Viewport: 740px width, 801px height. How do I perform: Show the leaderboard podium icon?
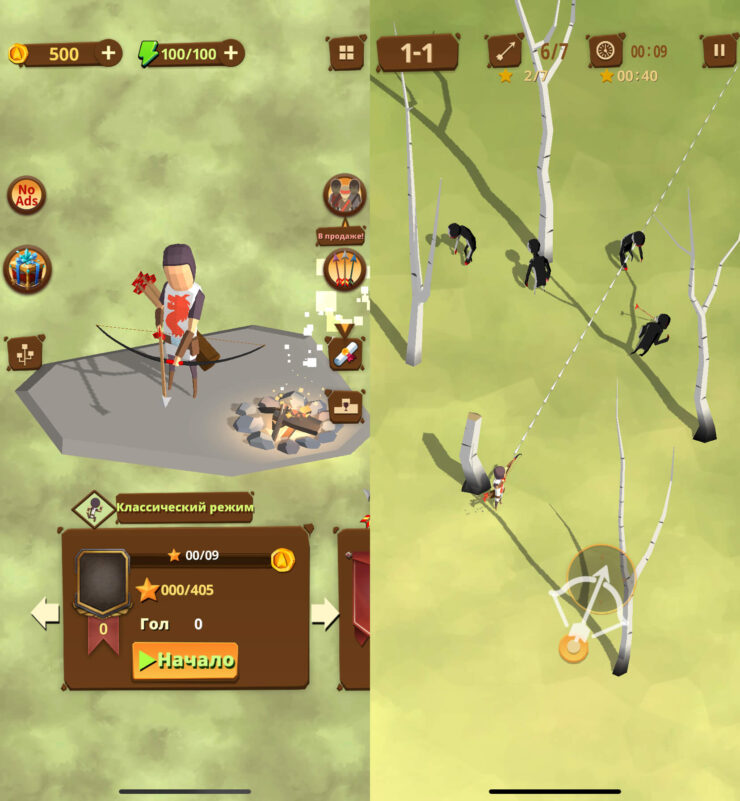tap(345, 405)
